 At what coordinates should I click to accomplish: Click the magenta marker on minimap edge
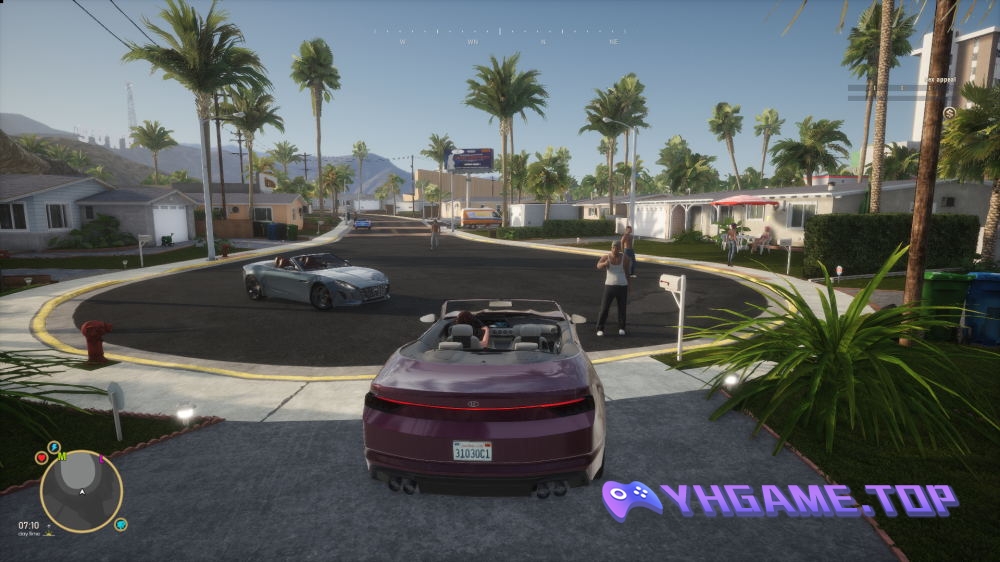pos(101,460)
